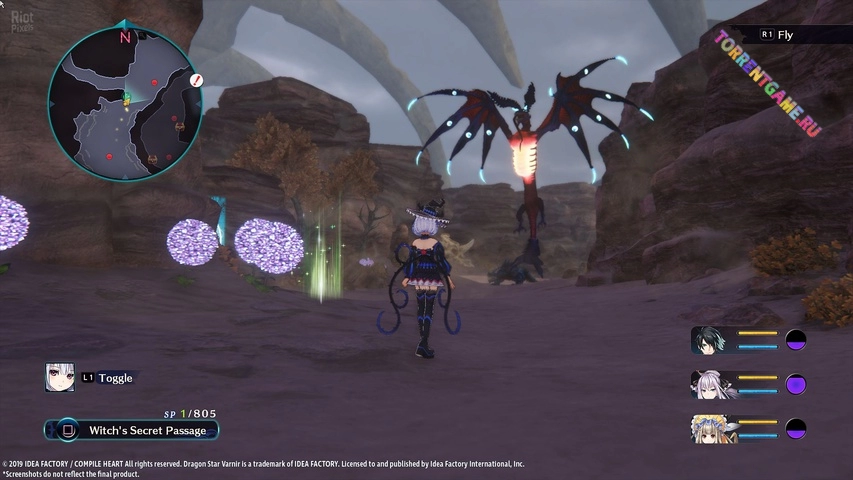853x480 pixels.
Task: Select the blonde party member portrait
Action: [x=713, y=428]
